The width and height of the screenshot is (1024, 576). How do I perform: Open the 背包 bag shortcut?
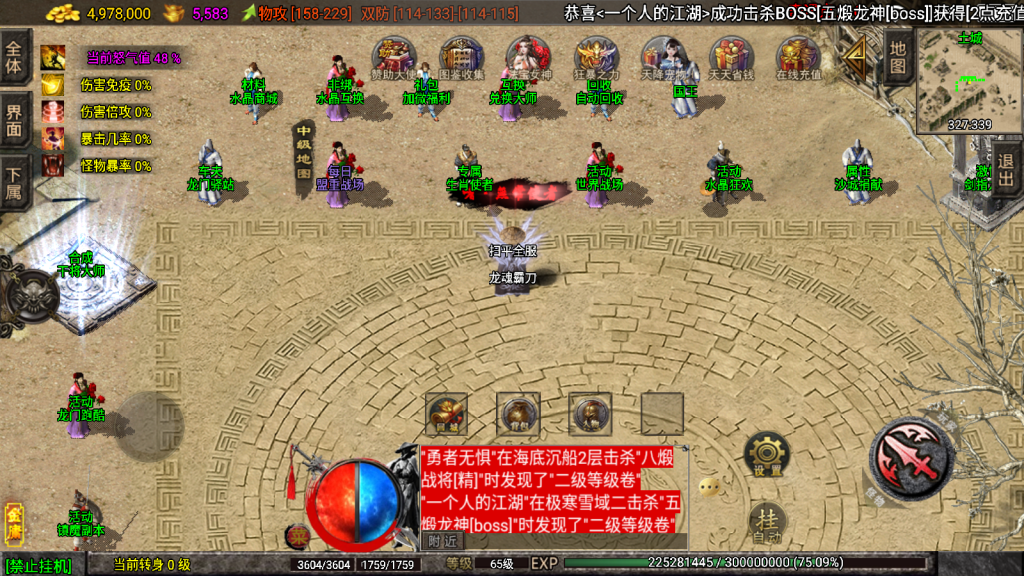[518, 413]
